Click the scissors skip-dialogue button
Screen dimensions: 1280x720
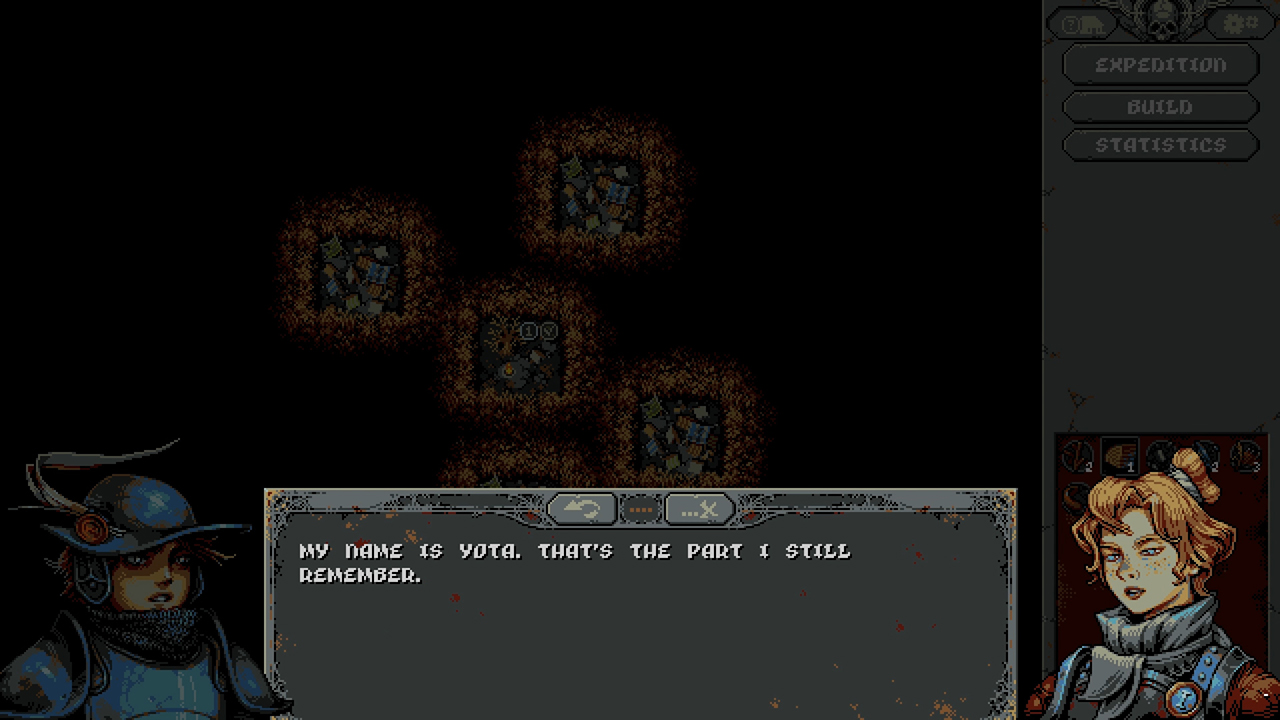(x=699, y=509)
